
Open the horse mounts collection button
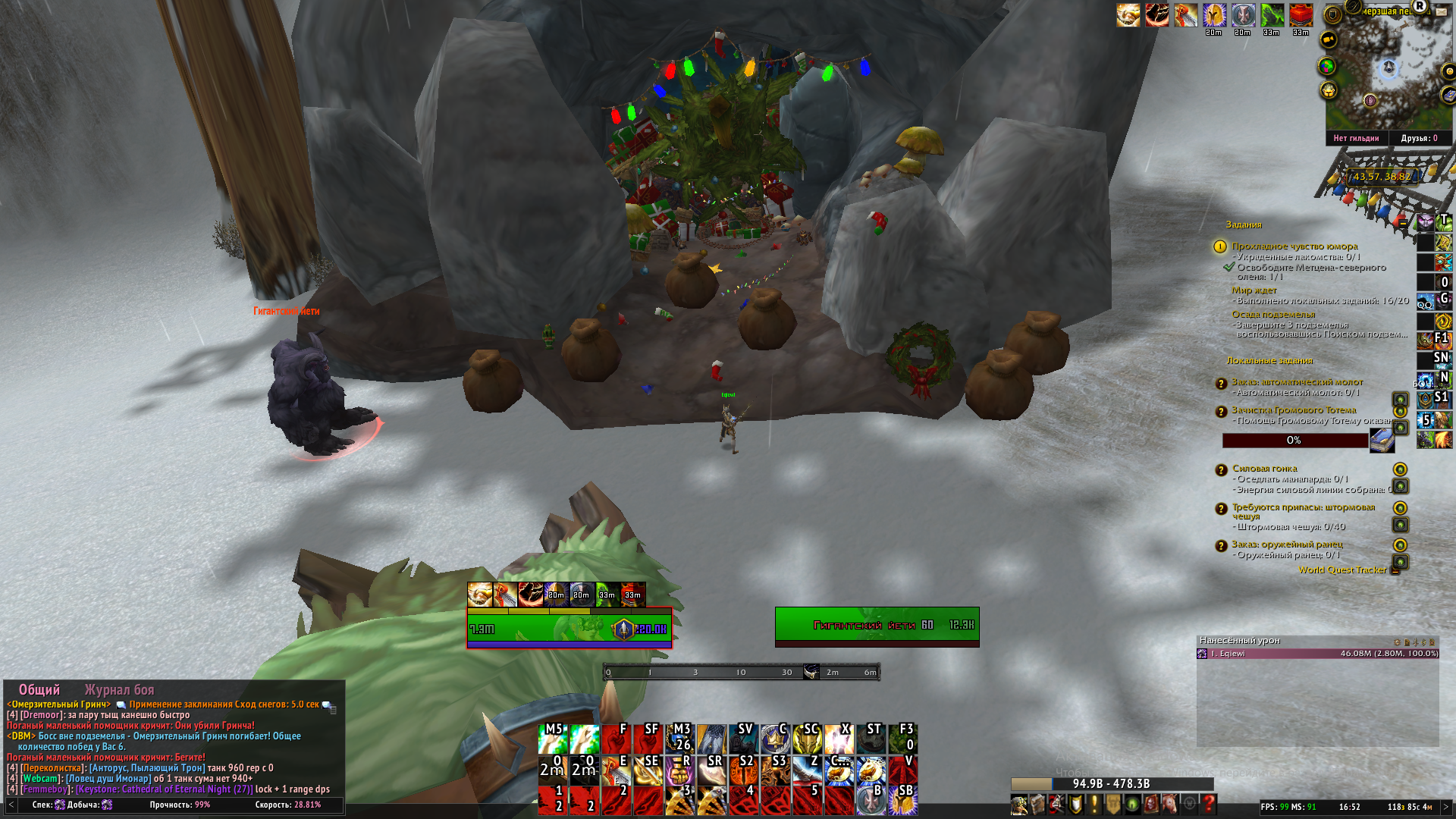click(1170, 805)
